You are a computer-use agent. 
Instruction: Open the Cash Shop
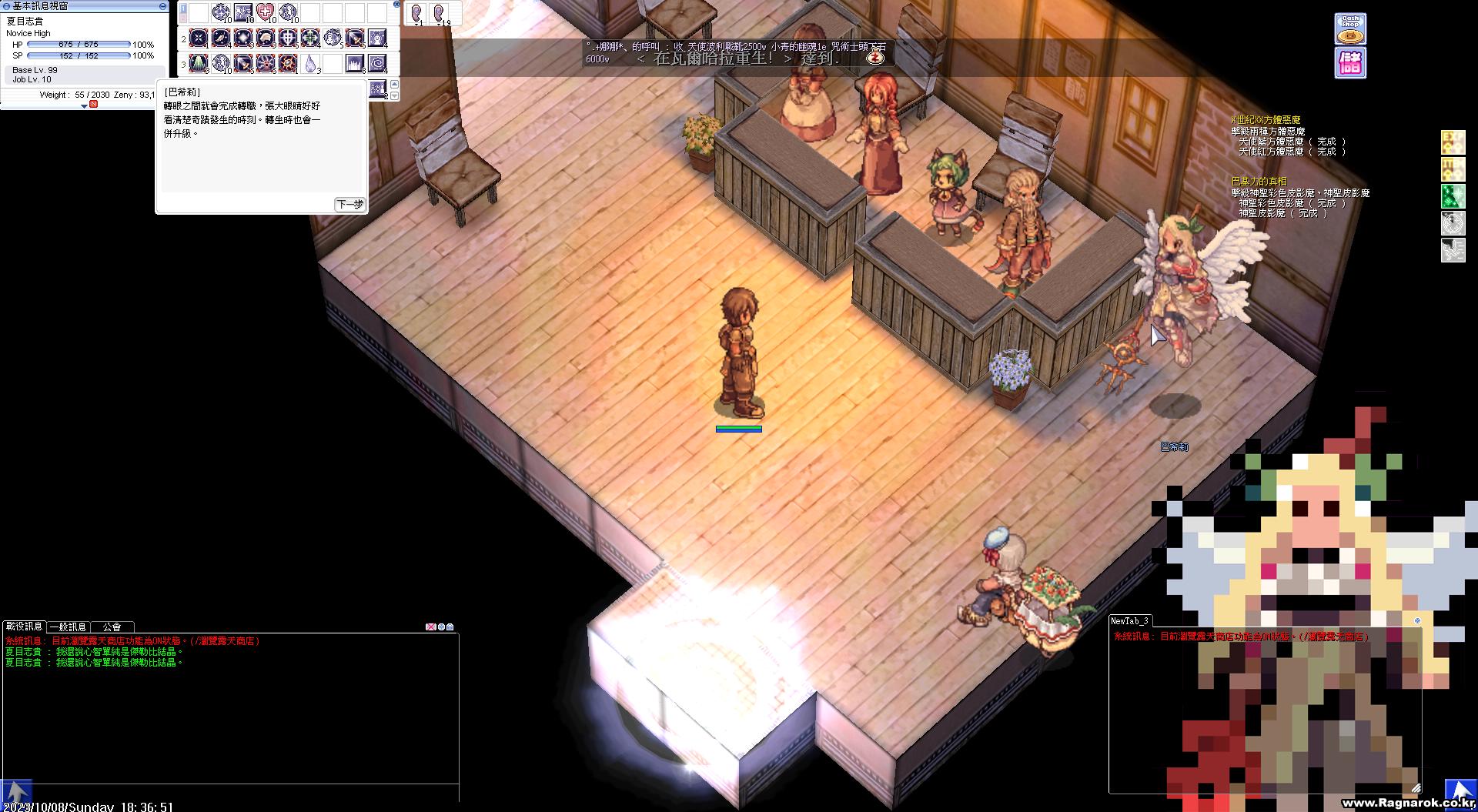click(x=1350, y=28)
